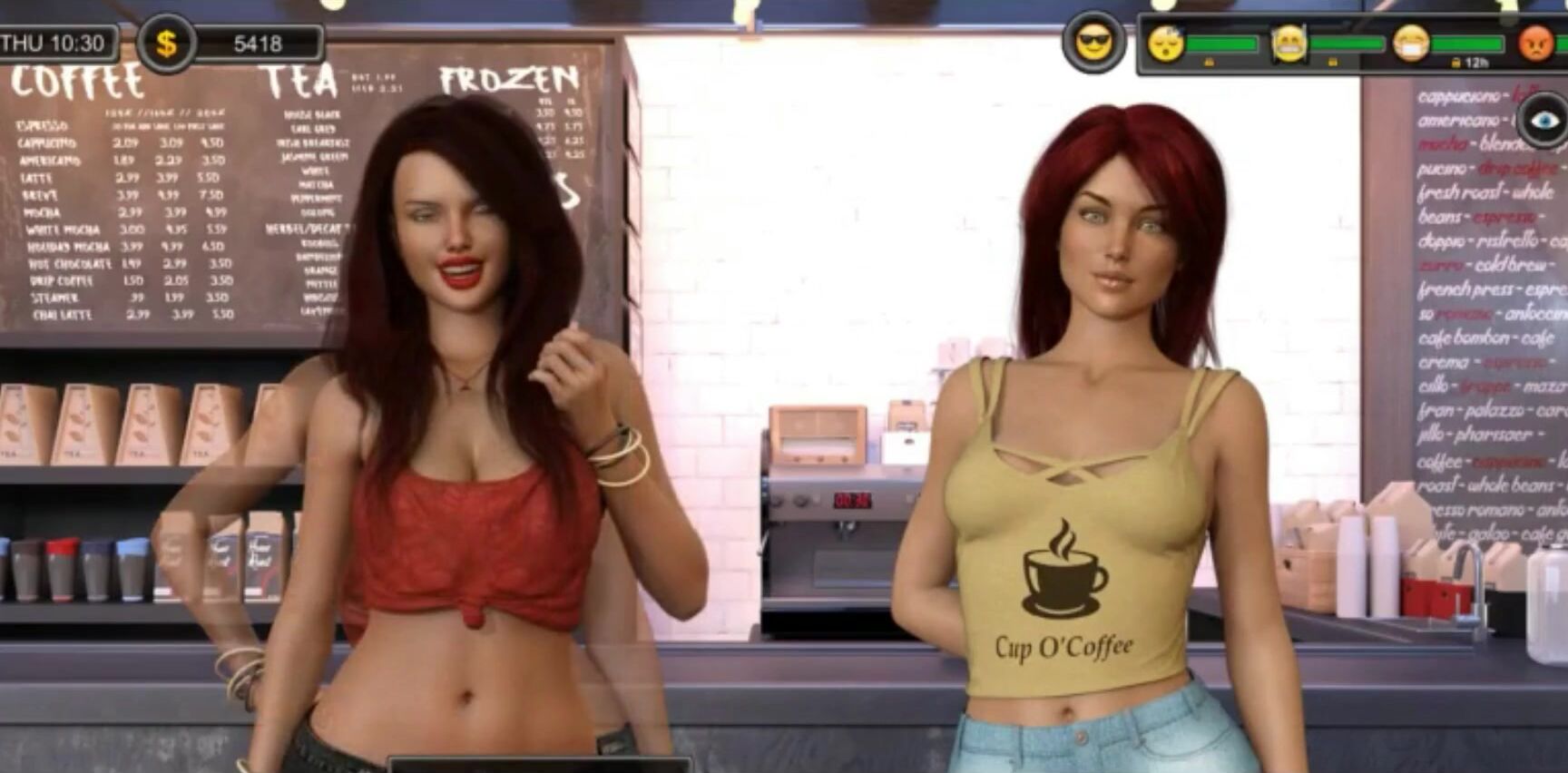The height and width of the screenshot is (773, 1568).
Task: Click the dollar sign currency icon
Action: click(x=166, y=40)
